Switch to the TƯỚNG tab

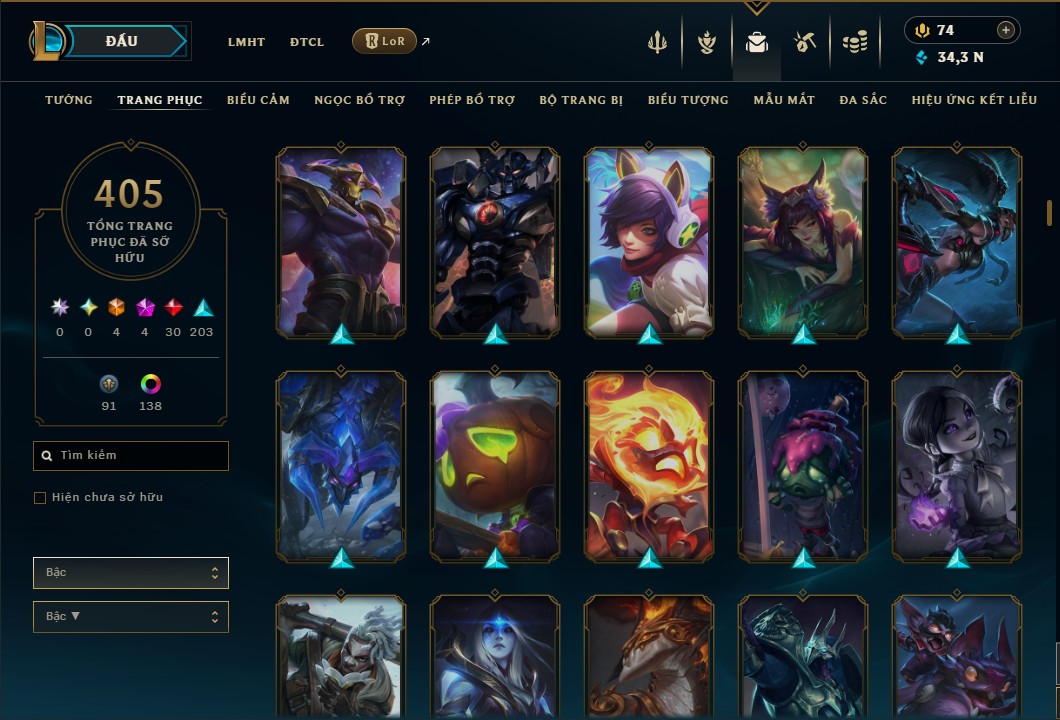pos(69,100)
